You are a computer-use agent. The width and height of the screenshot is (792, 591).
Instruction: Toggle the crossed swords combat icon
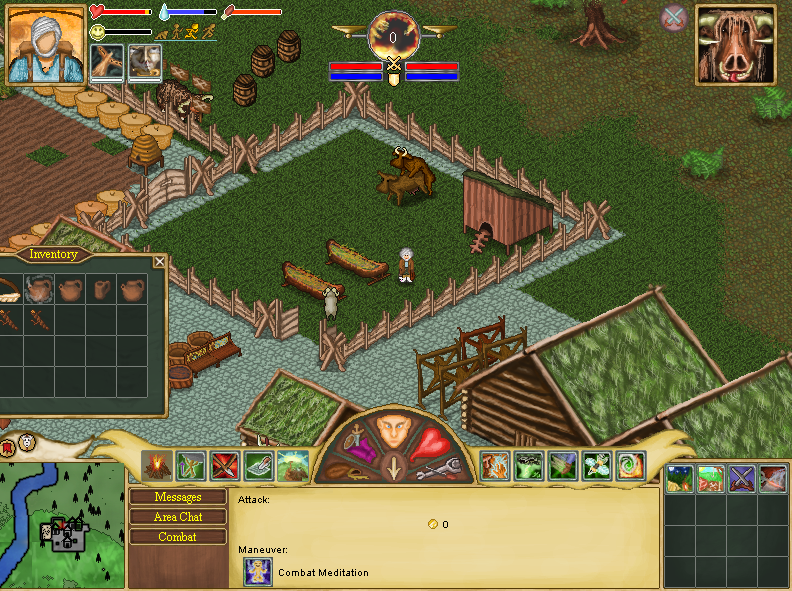674,17
